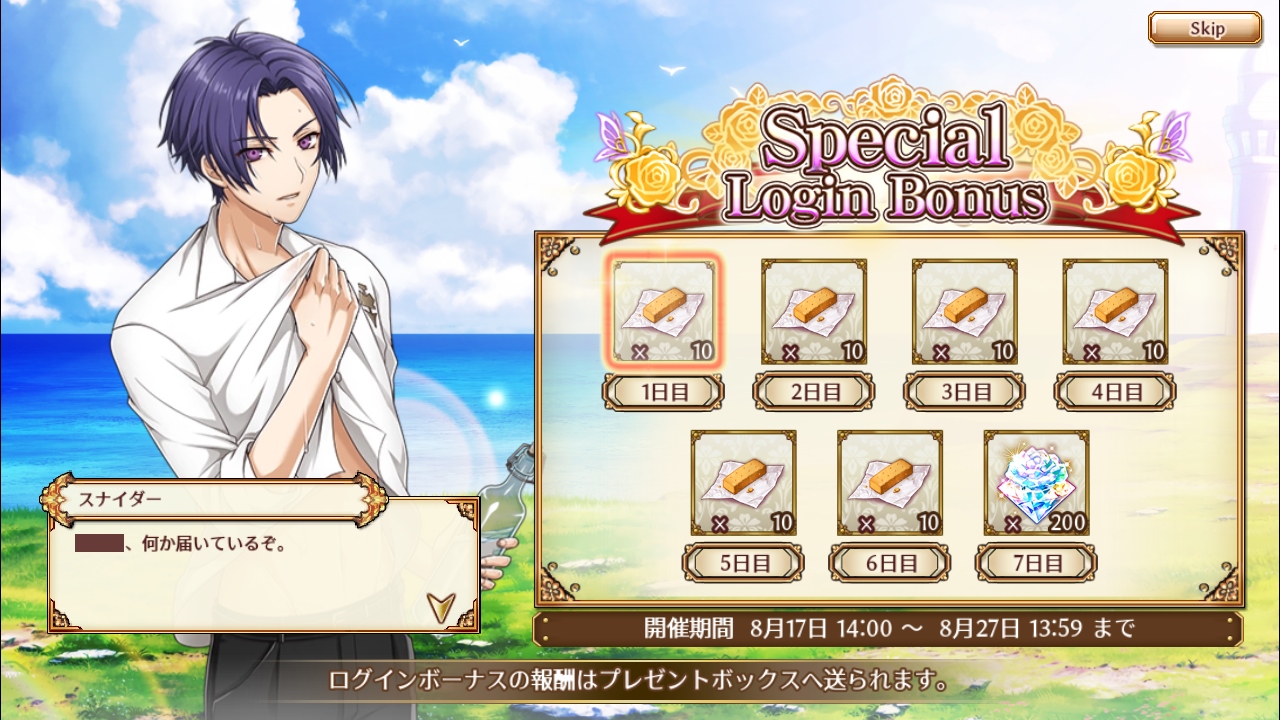Pick the 5日目 reward item tile
The width and height of the screenshot is (1280, 720).
[744, 483]
